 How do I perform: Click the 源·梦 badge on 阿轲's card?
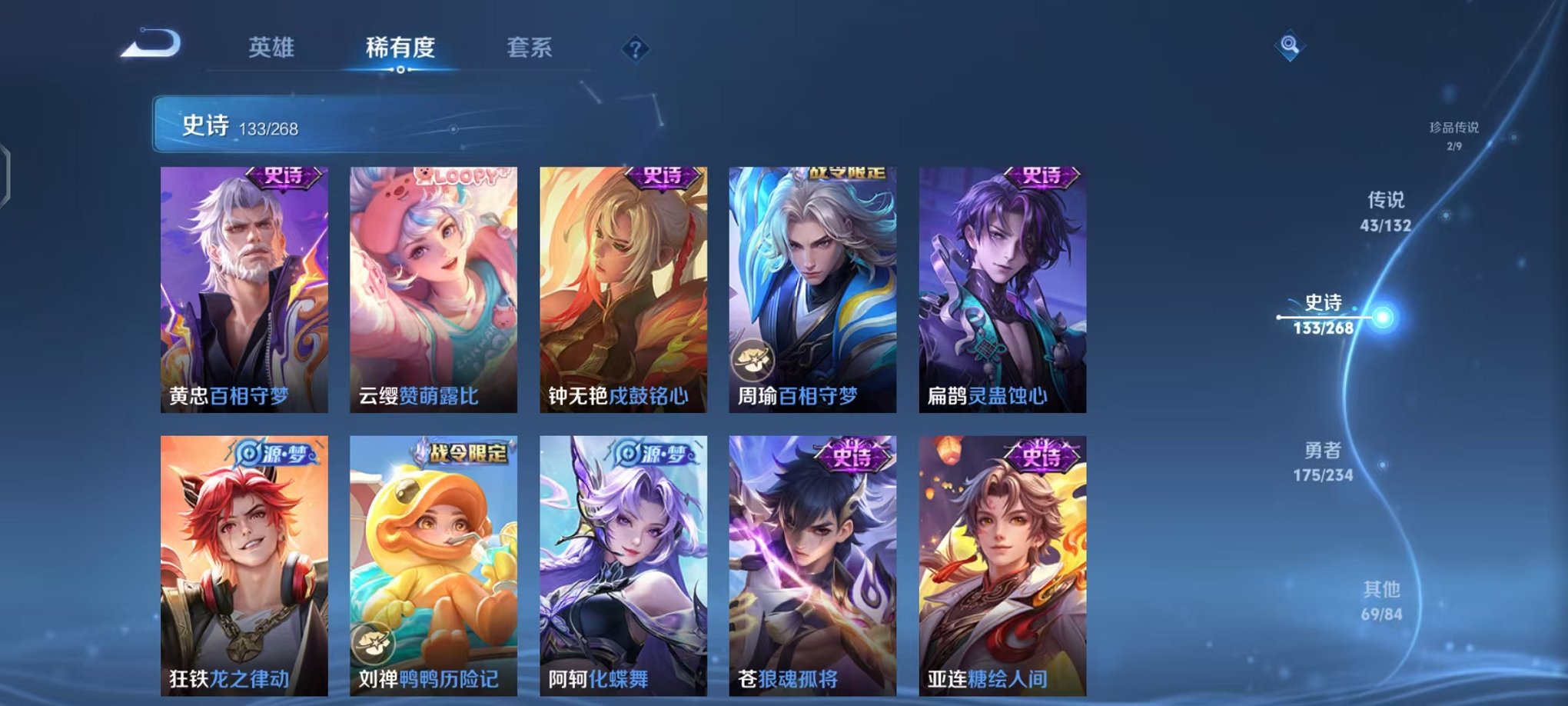(x=651, y=452)
